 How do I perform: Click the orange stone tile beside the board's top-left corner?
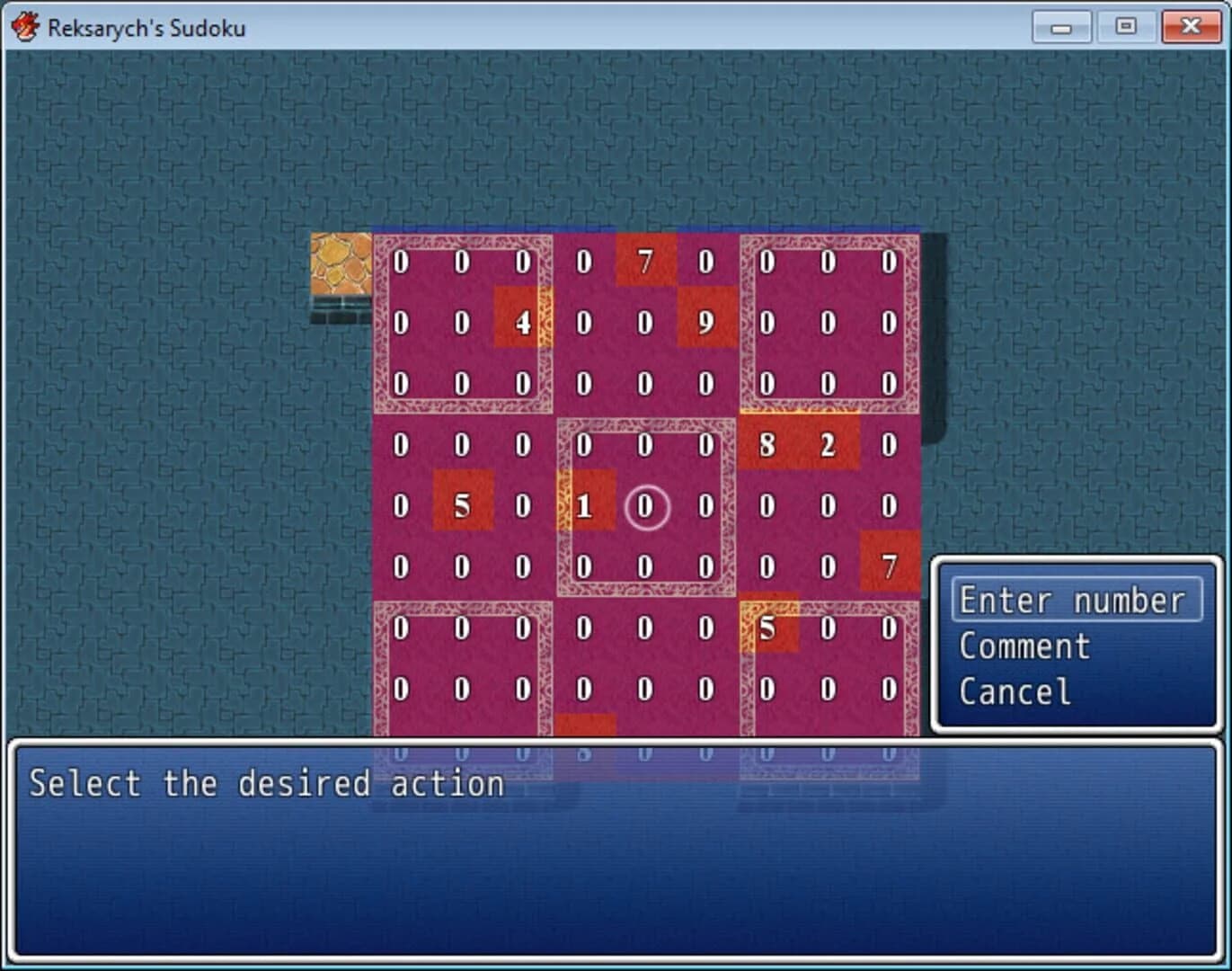coord(341,263)
